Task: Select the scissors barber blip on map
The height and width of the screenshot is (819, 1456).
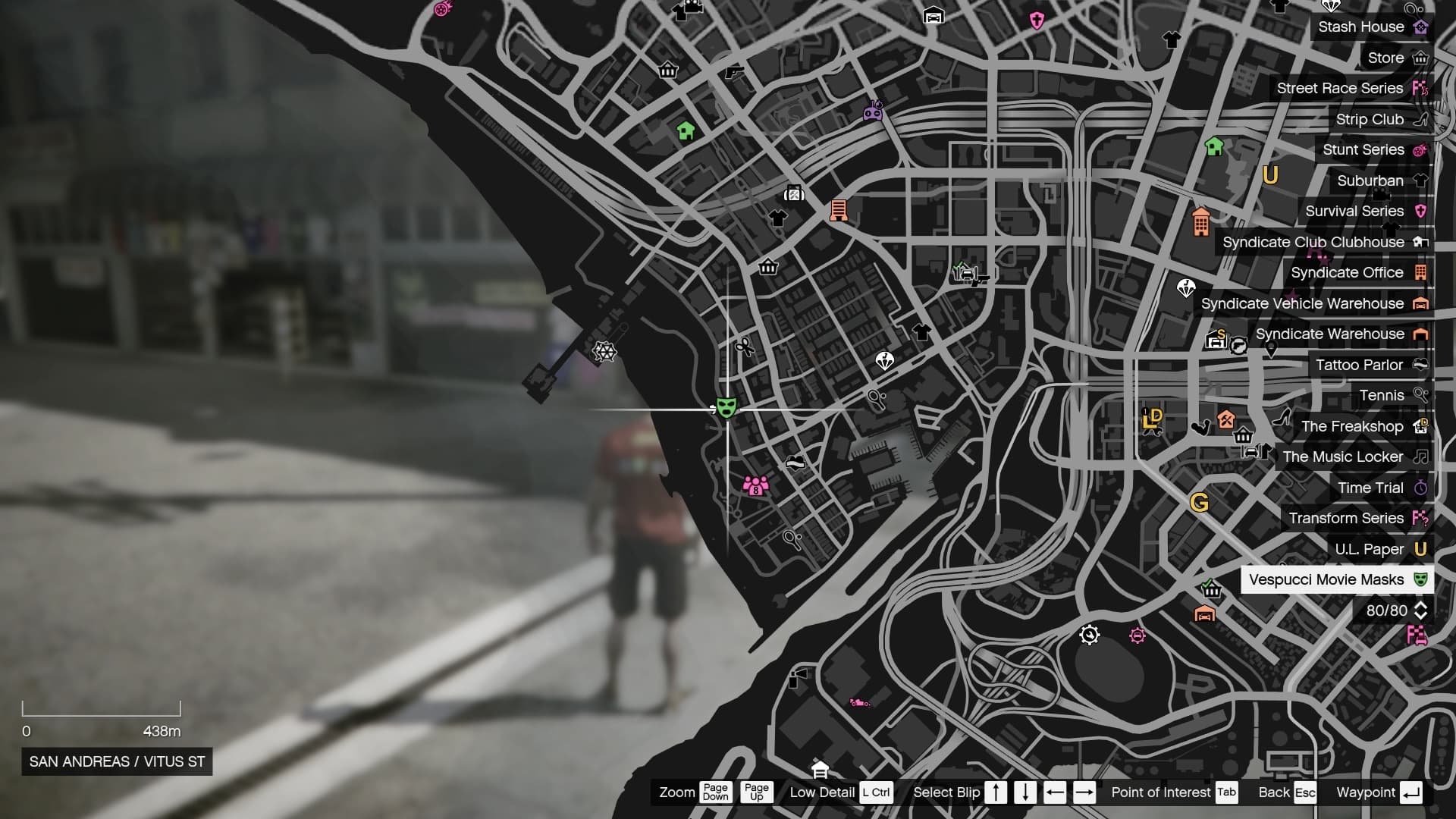Action: pyautogui.click(x=744, y=347)
